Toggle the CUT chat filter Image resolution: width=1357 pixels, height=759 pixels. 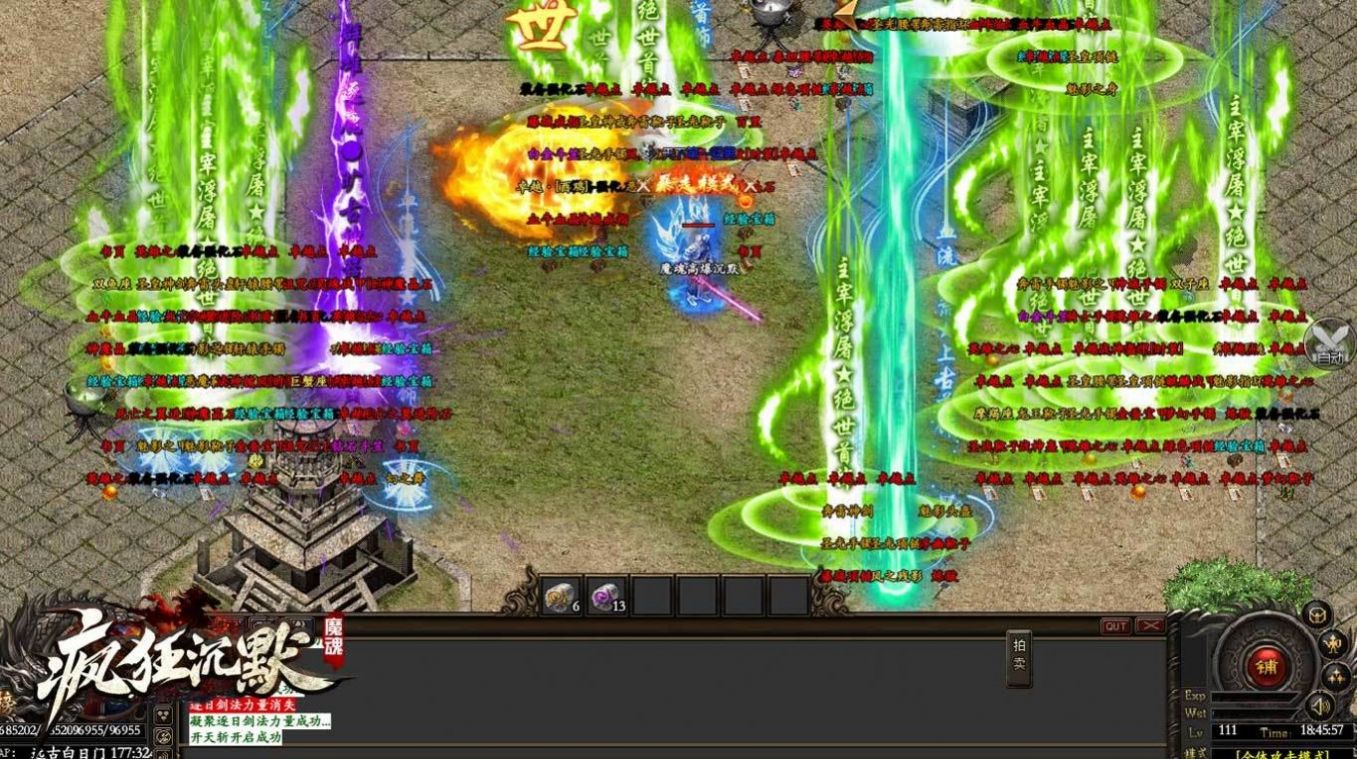(1117, 625)
